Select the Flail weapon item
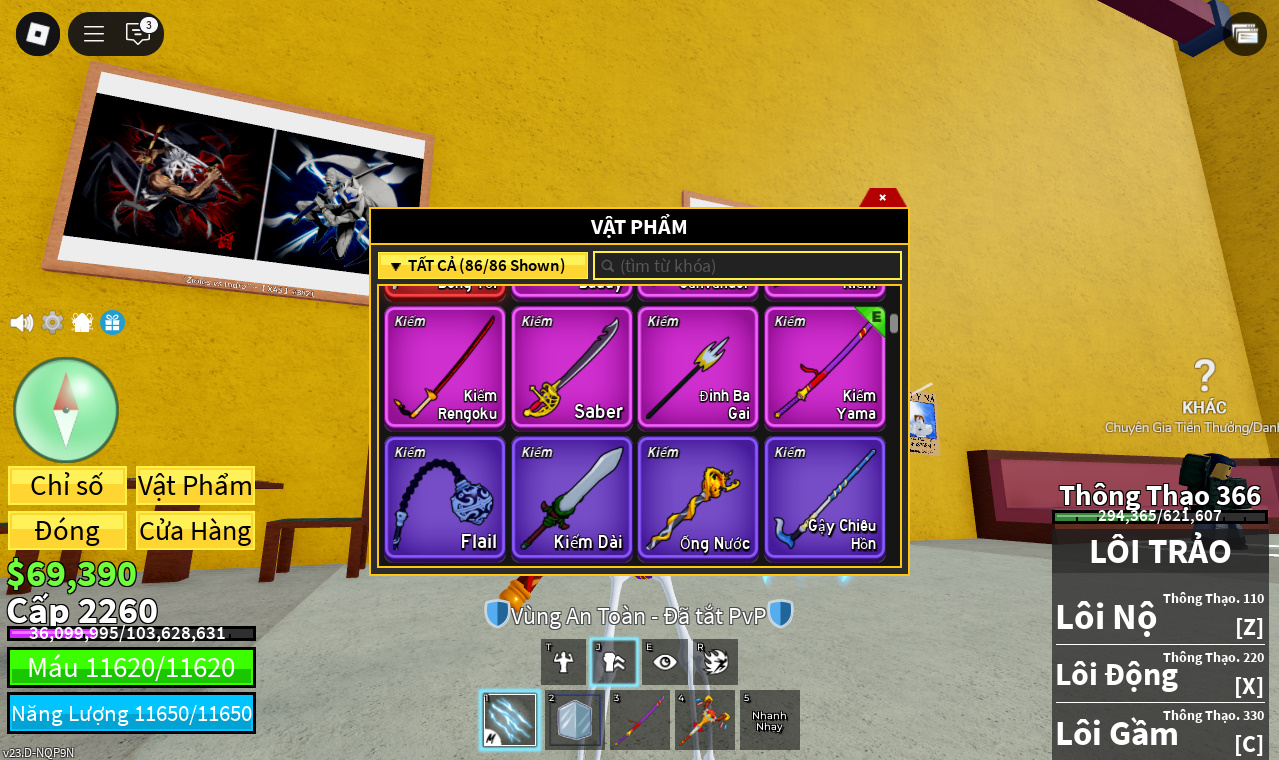The width and height of the screenshot is (1279, 760). (445, 498)
